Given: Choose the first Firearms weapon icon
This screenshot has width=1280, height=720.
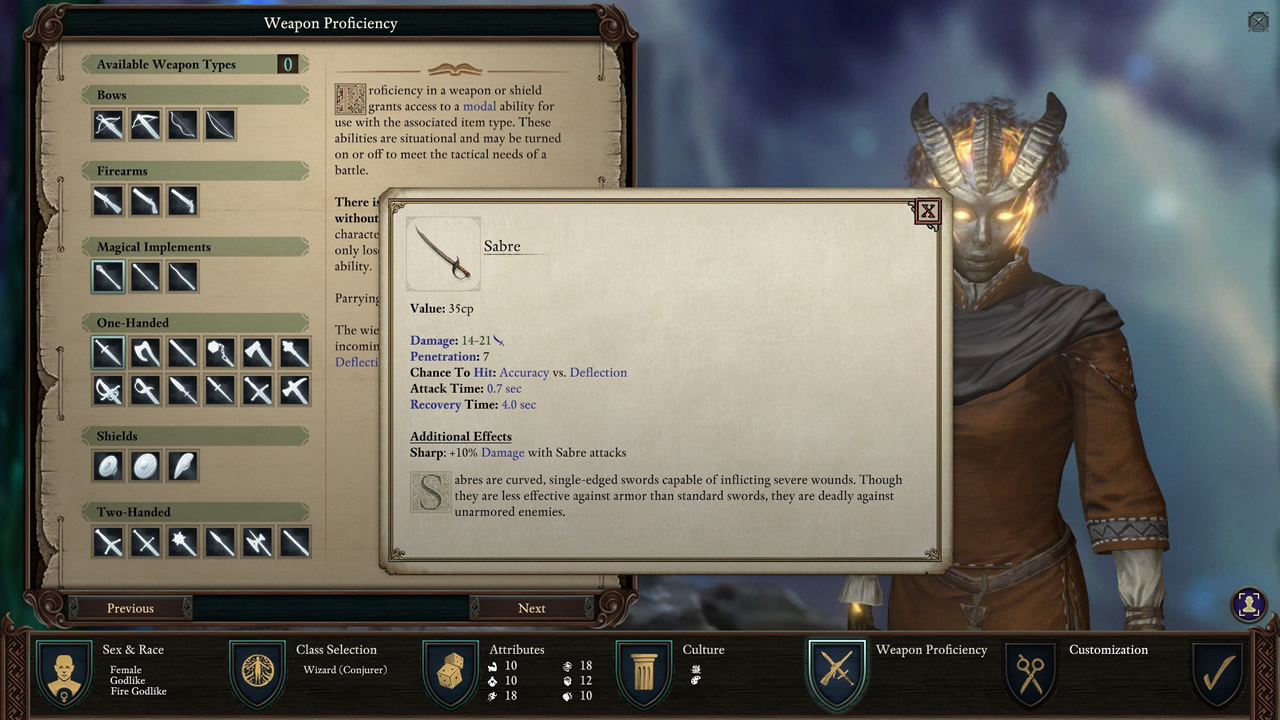Looking at the screenshot, I should tap(108, 201).
